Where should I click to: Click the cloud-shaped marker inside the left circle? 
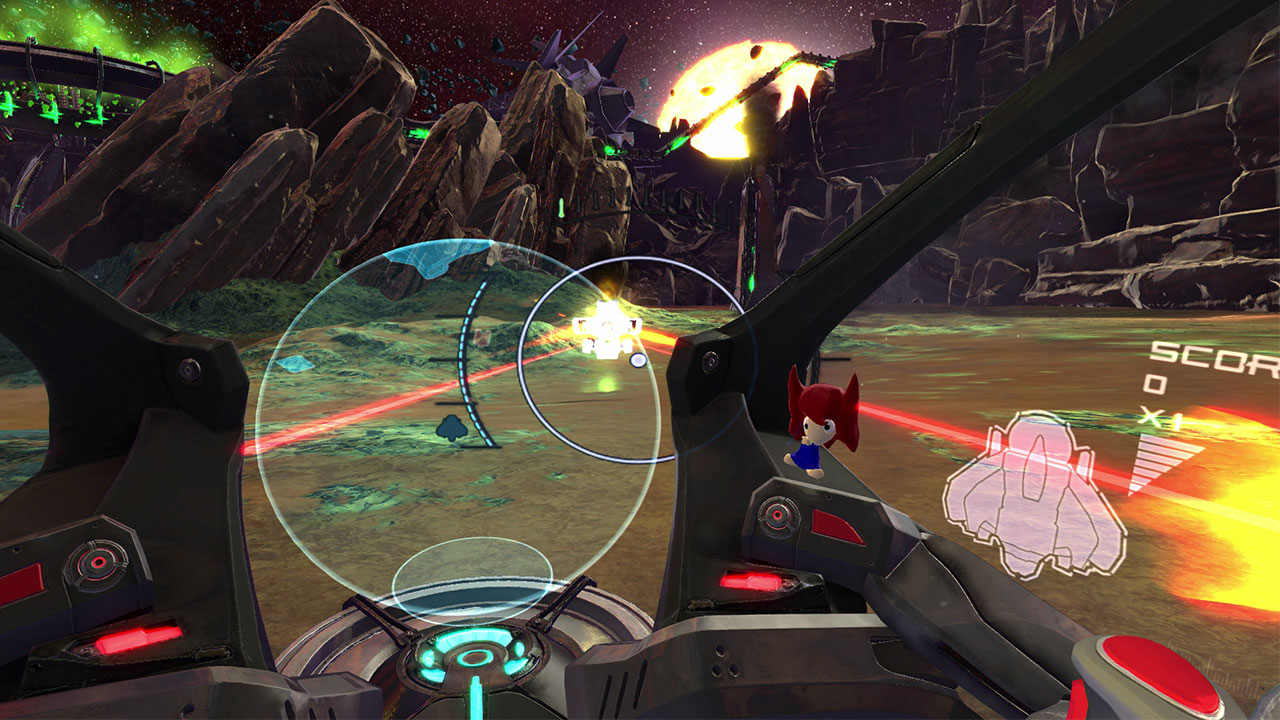pyautogui.click(x=451, y=427)
